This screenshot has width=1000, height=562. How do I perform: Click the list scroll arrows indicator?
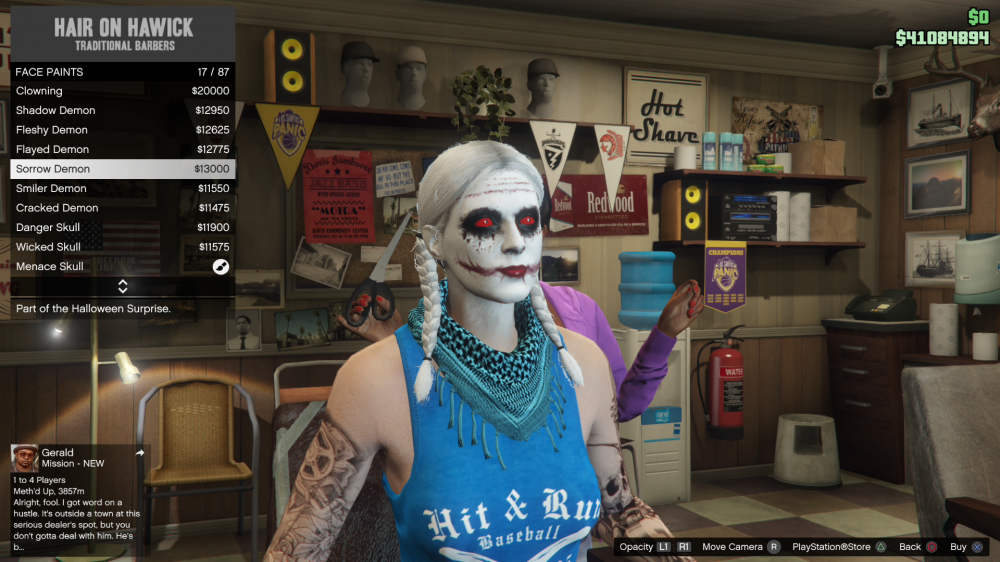123,287
